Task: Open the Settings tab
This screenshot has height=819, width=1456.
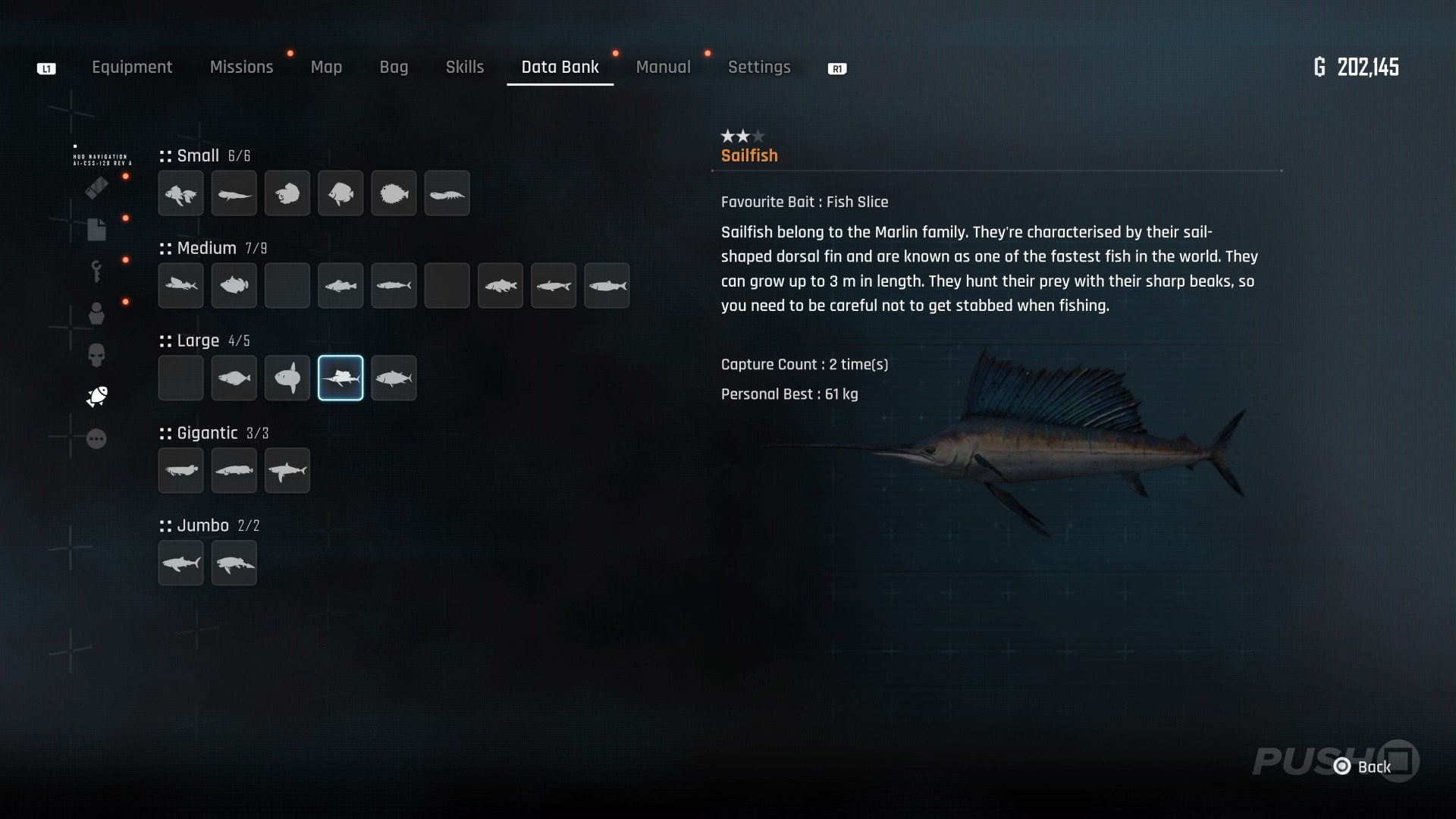Action: point(759,67)
